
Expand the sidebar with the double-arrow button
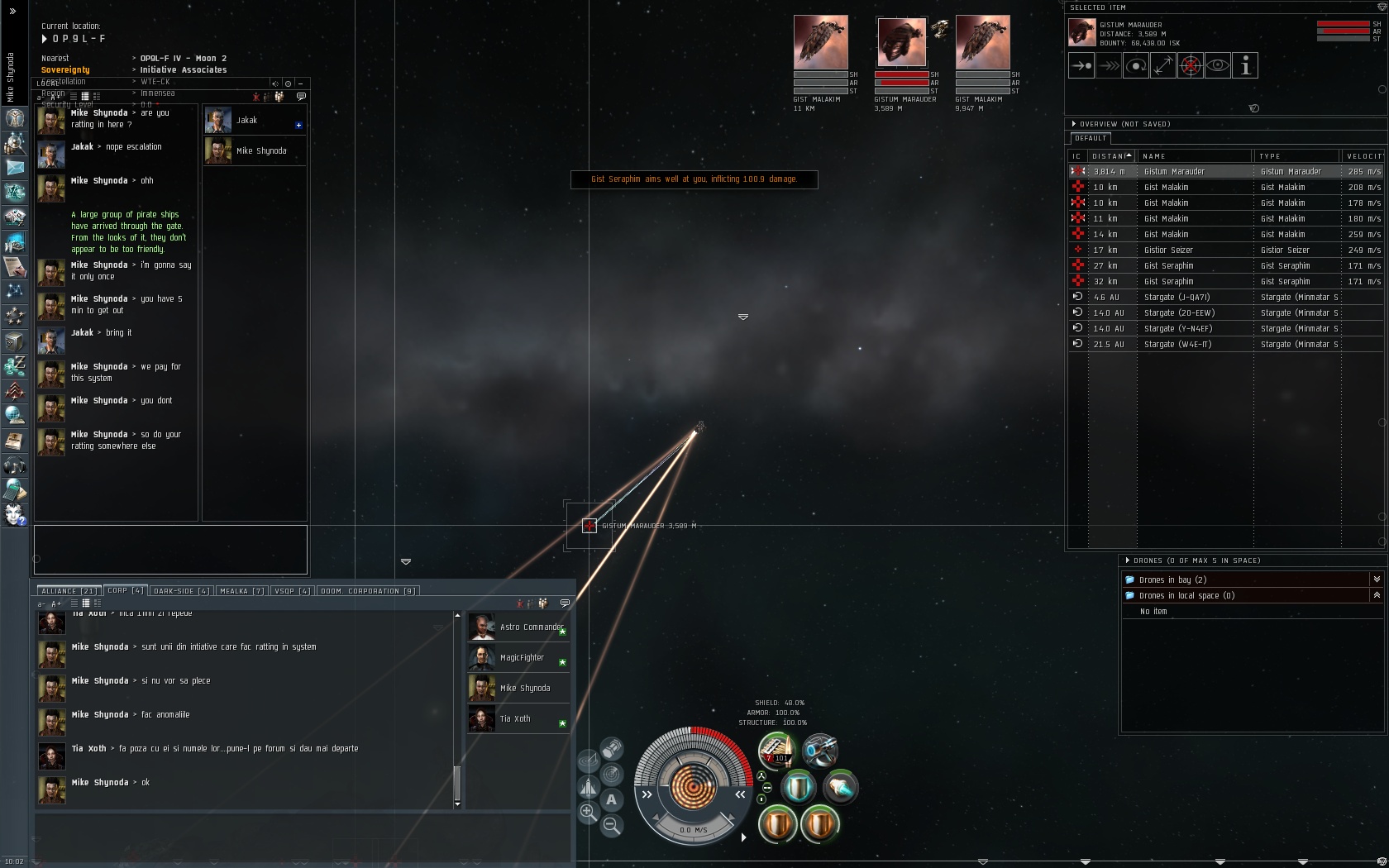coord(12,12)
